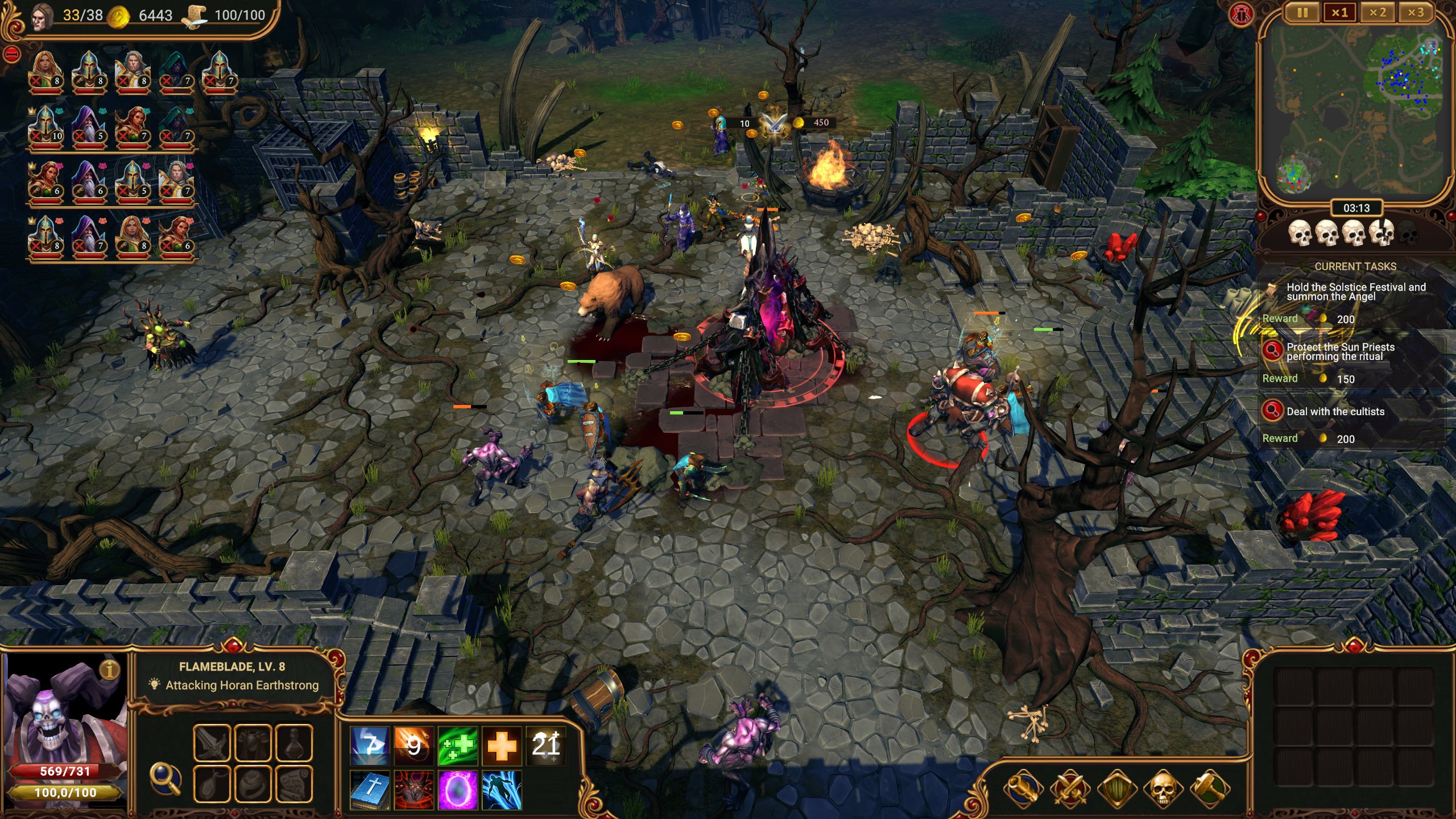1456x819 pixels.
Task: Select the crossed swords attack flag
Action: (1070, 788)
